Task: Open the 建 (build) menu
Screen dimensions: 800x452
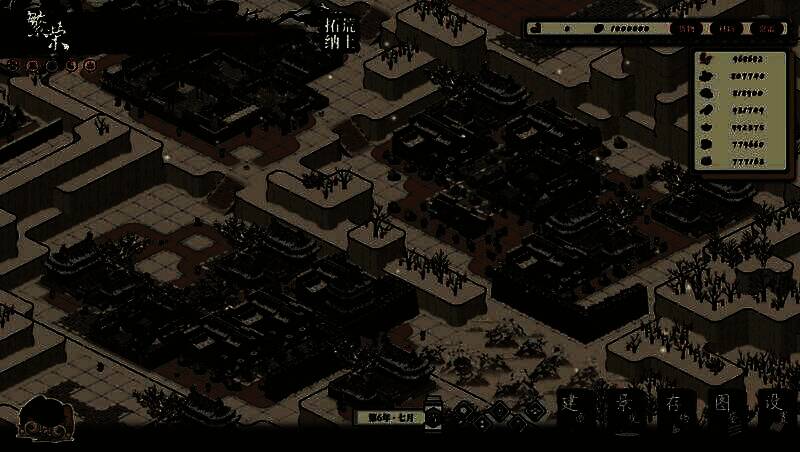Action: click(573, 406)
